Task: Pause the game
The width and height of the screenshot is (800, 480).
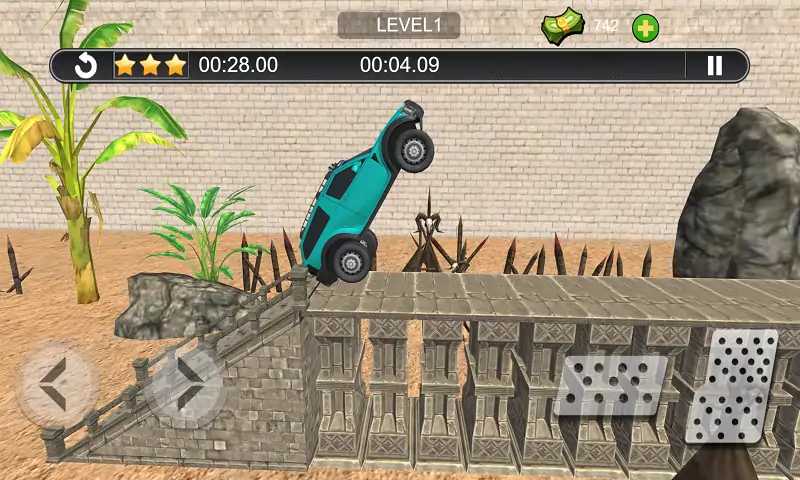Action: pyautogui.click(x=714, y=66)
